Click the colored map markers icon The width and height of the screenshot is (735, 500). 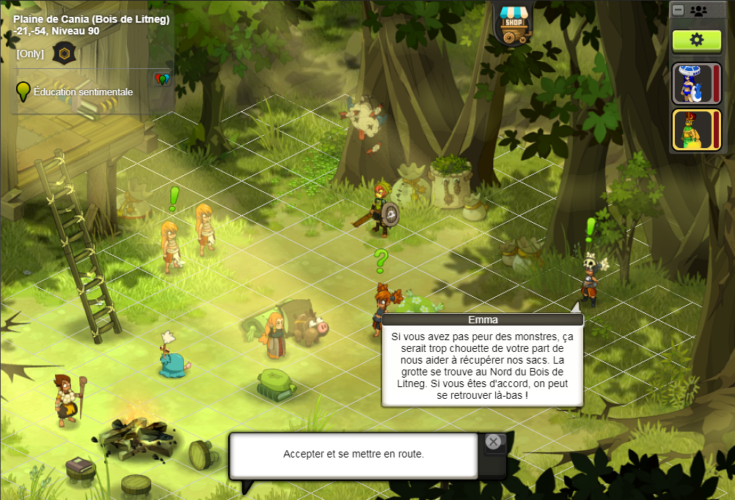click(x=161, y=79)
